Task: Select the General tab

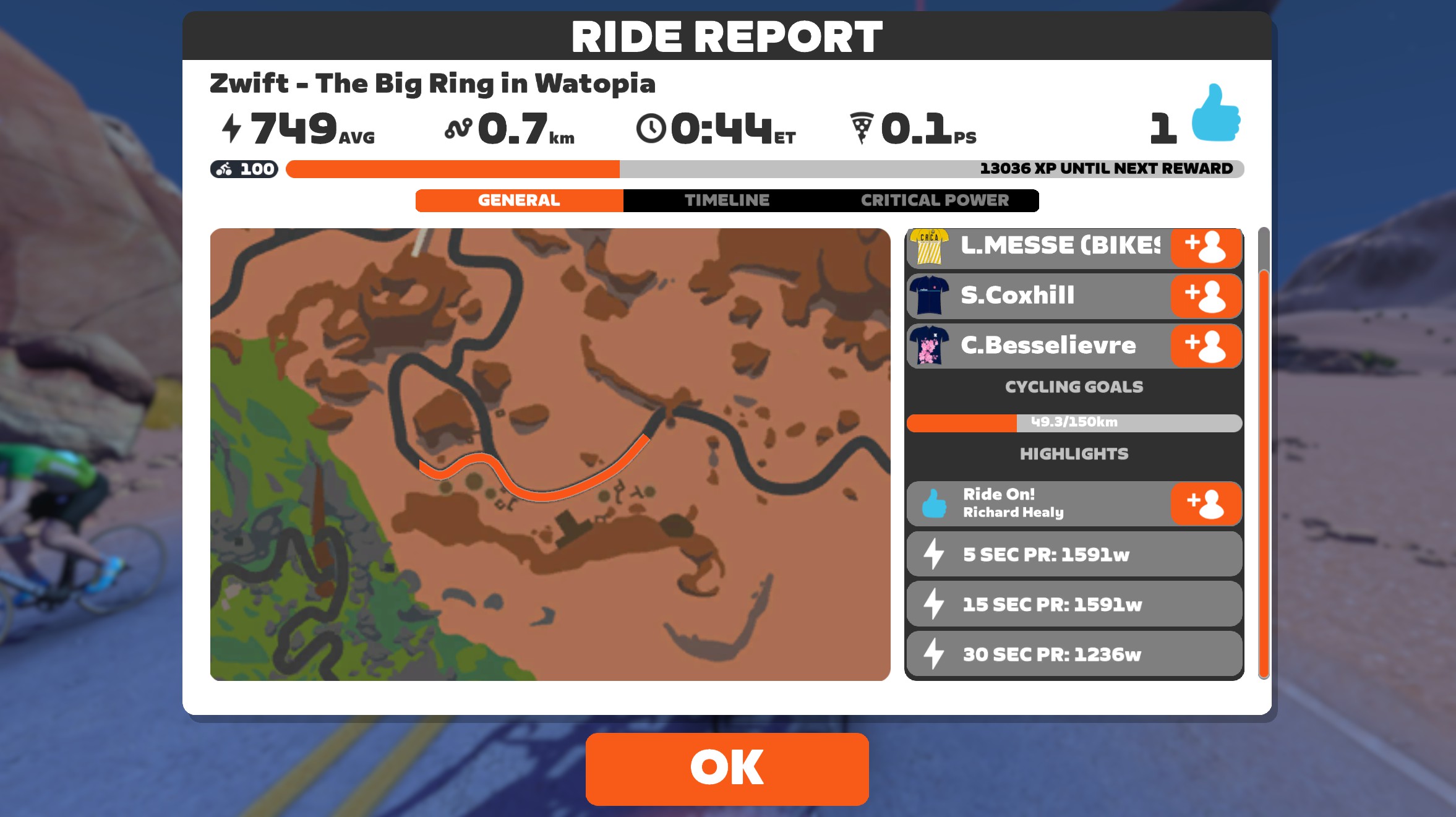Action: [x=519, y=200]
